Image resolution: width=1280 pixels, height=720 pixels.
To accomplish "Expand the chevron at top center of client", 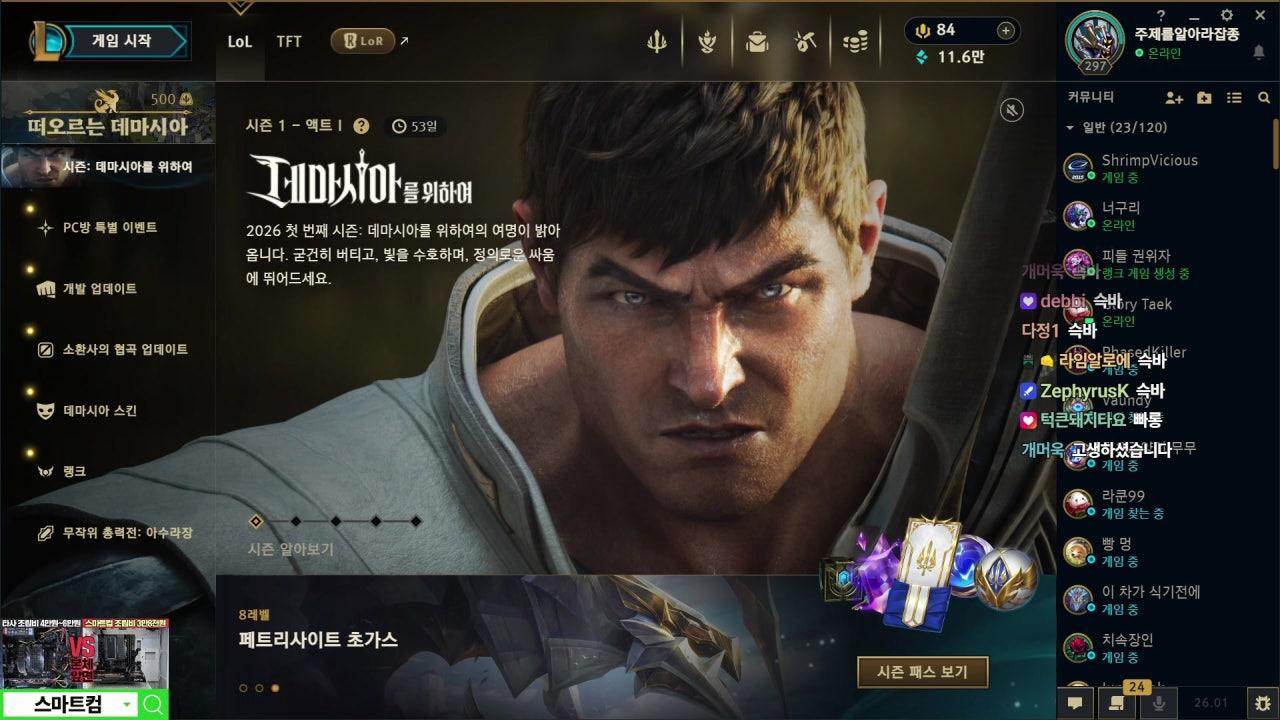I will (240, 8).
